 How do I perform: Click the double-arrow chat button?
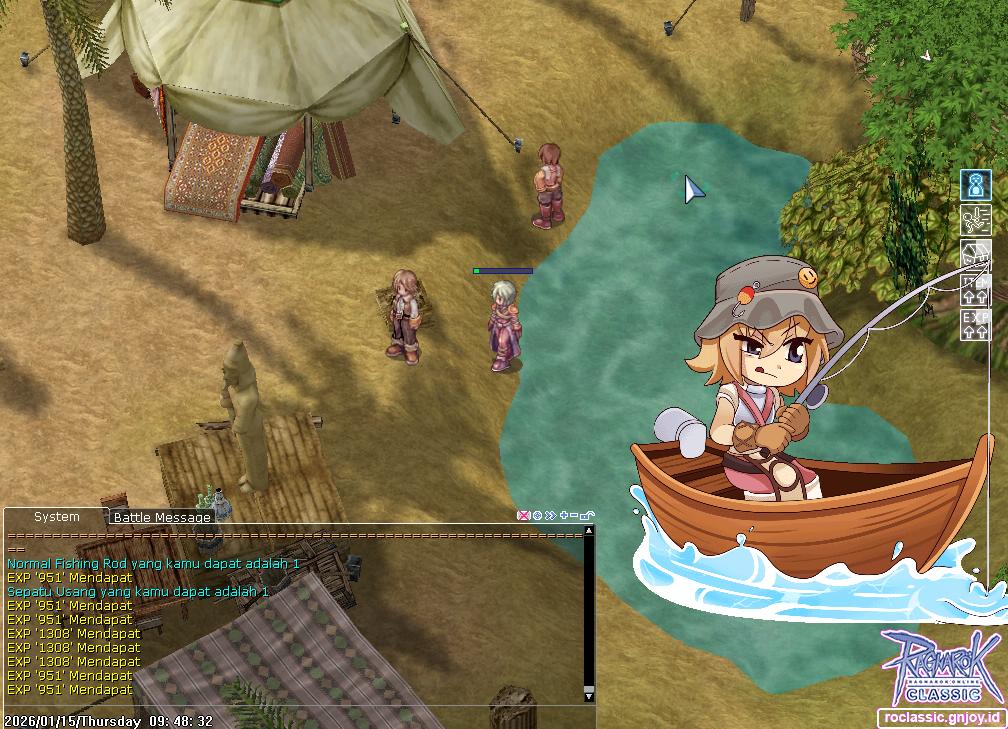(550, 515)
